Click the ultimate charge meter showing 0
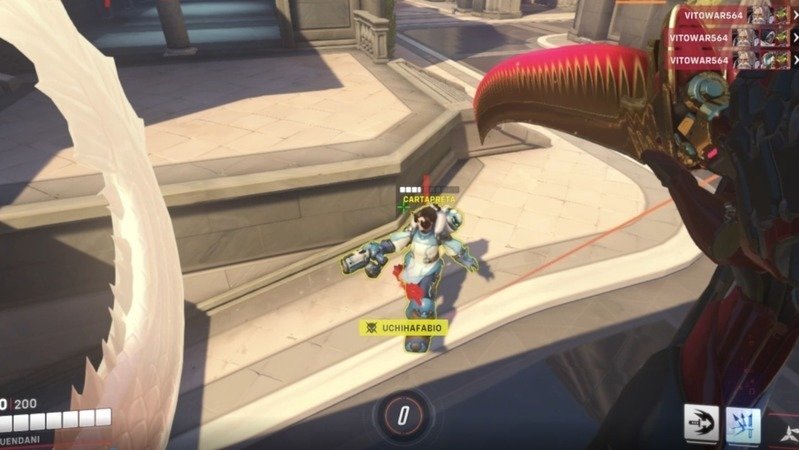799x450 pixels. click(402, 413)
